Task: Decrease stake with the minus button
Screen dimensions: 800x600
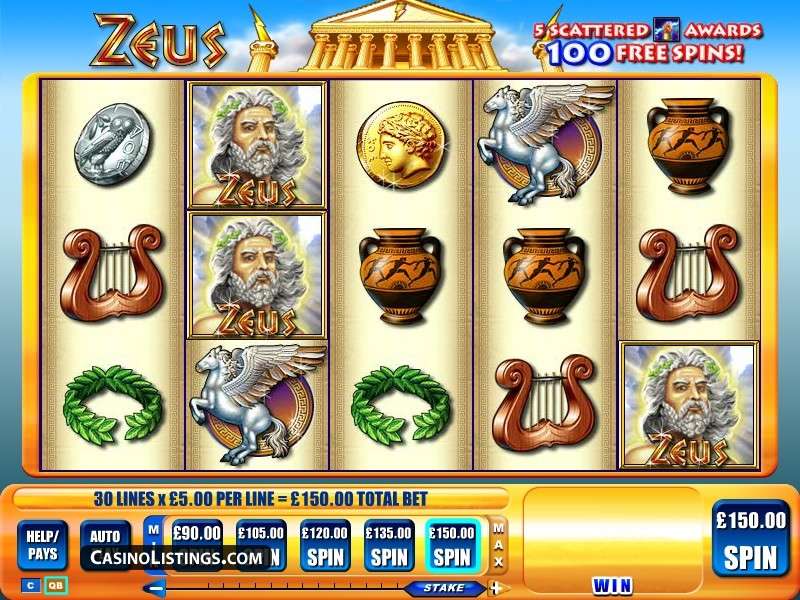Action: tap(155, 588)
